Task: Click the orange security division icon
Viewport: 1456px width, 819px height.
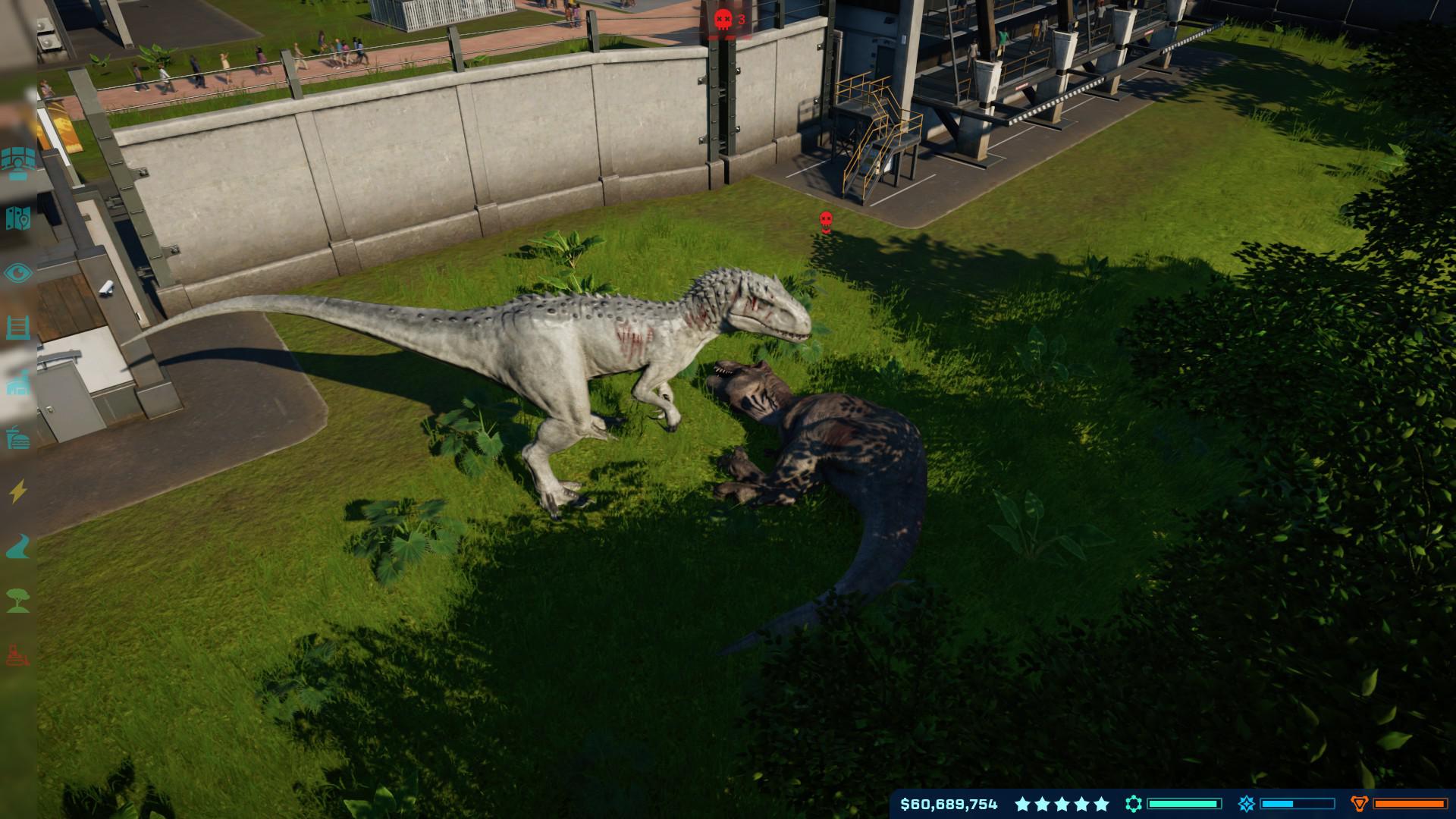Action: coord(1360,804)
